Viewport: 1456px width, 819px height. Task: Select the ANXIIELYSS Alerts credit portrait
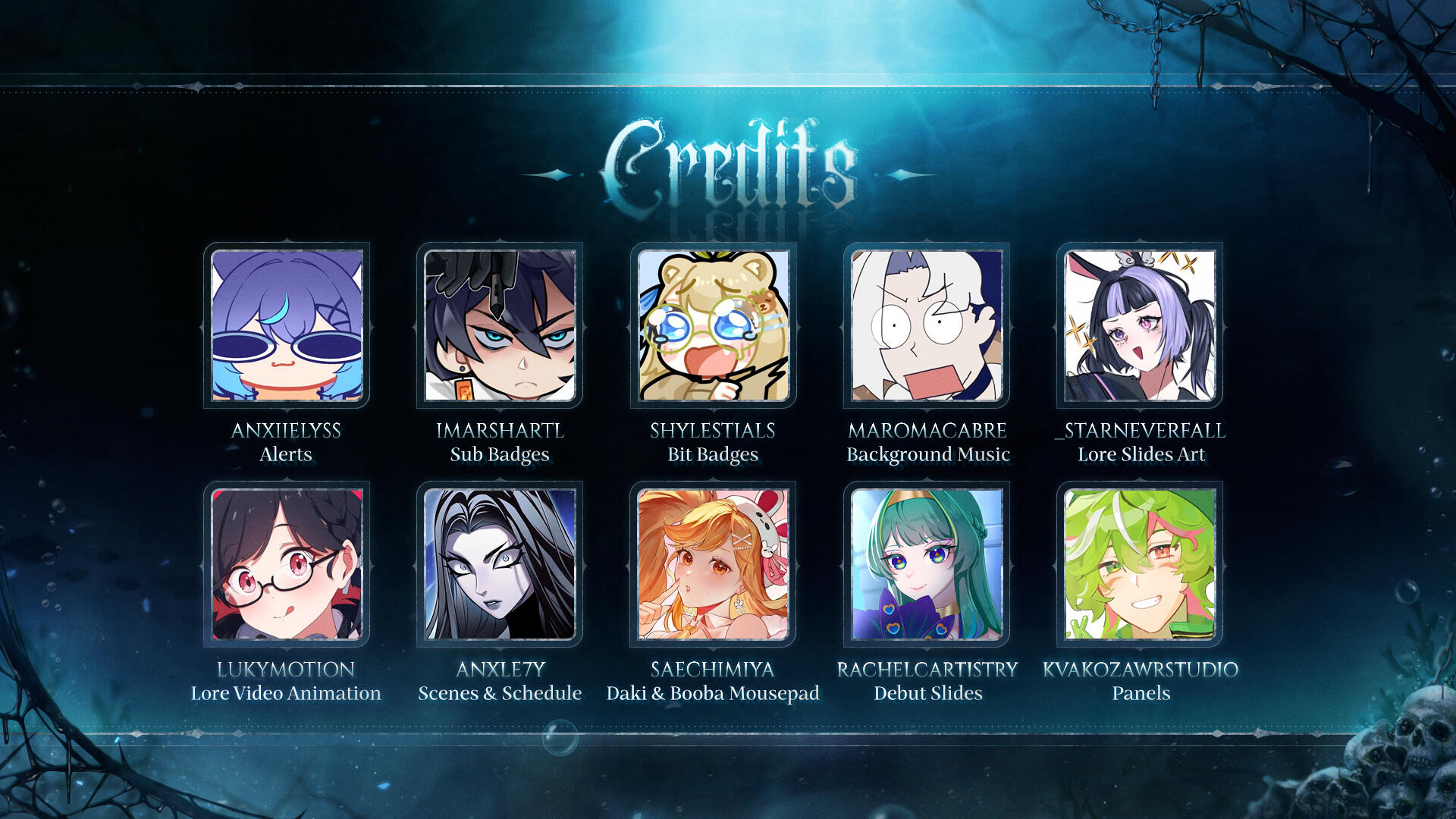[x=287, y=325]
